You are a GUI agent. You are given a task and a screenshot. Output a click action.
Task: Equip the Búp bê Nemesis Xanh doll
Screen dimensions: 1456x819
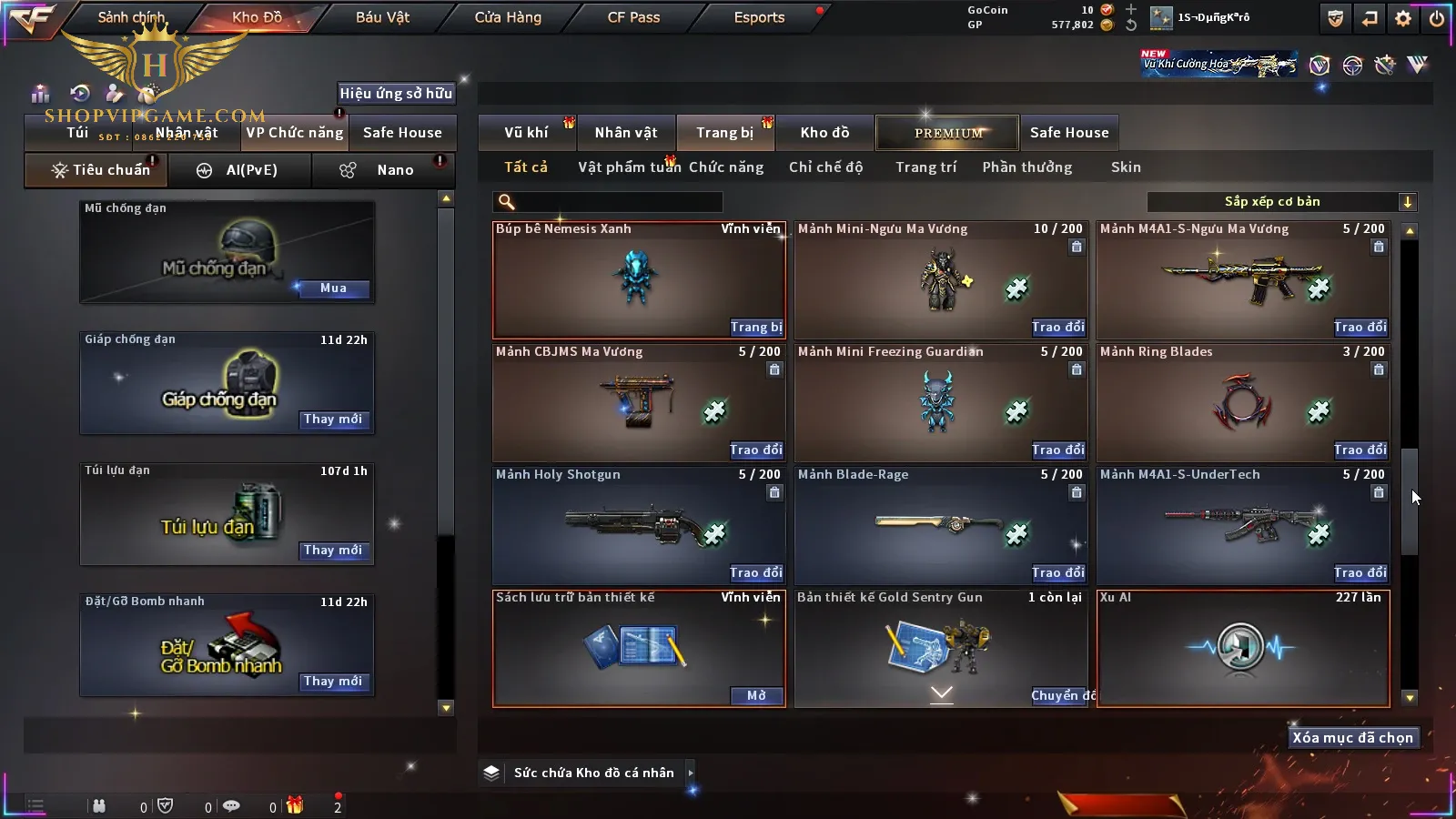click(x=755, y=328)
